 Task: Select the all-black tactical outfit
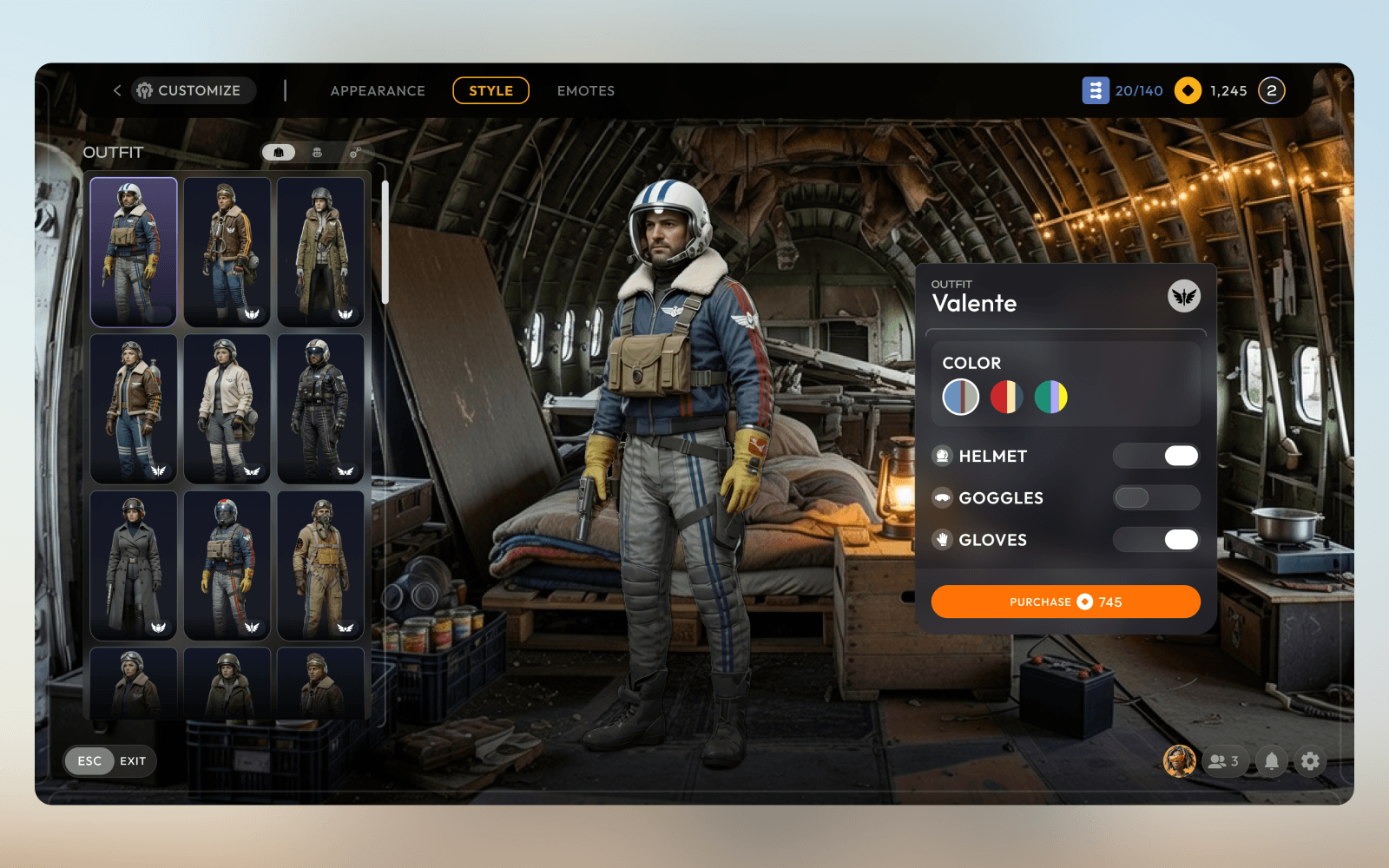[x=320, y=408]
